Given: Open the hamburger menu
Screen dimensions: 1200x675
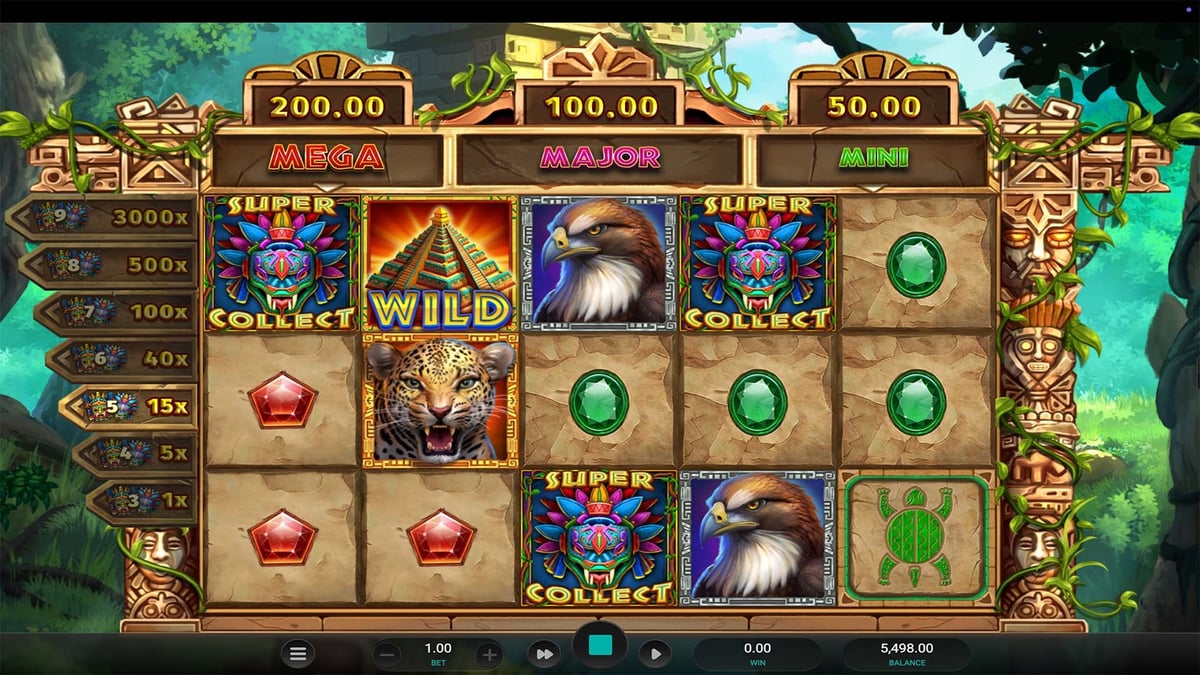Looking at the screenshot, I should click(x=297, y=655).
